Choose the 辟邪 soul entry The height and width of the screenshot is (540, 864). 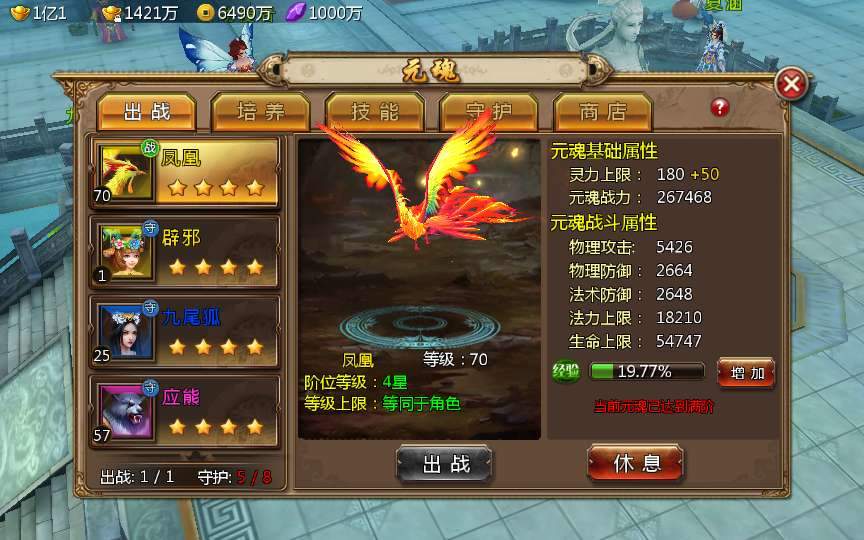tap(186, 252)
